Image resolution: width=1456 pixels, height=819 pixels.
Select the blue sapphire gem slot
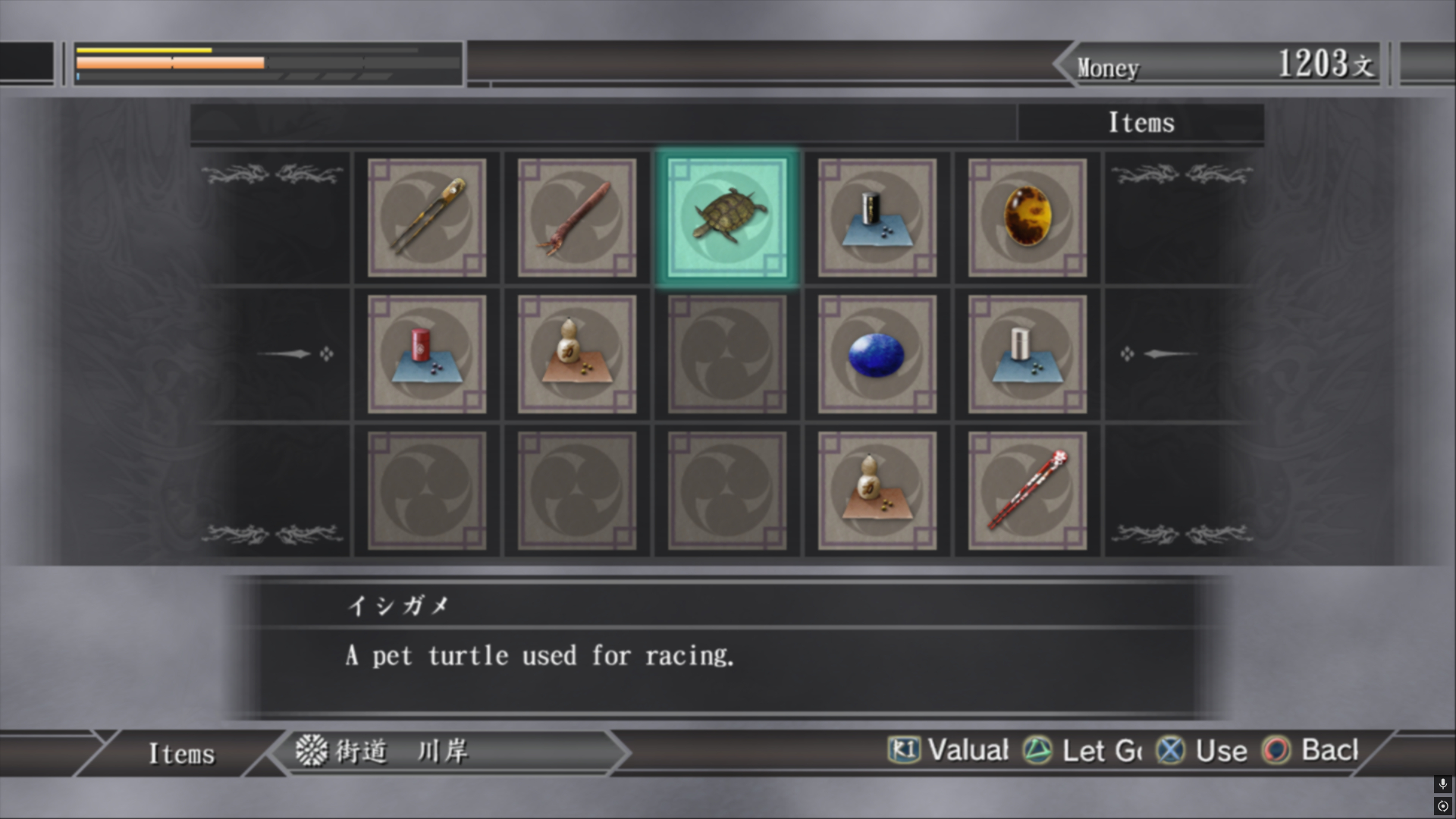pyautogui.click(x=877, y=354)
